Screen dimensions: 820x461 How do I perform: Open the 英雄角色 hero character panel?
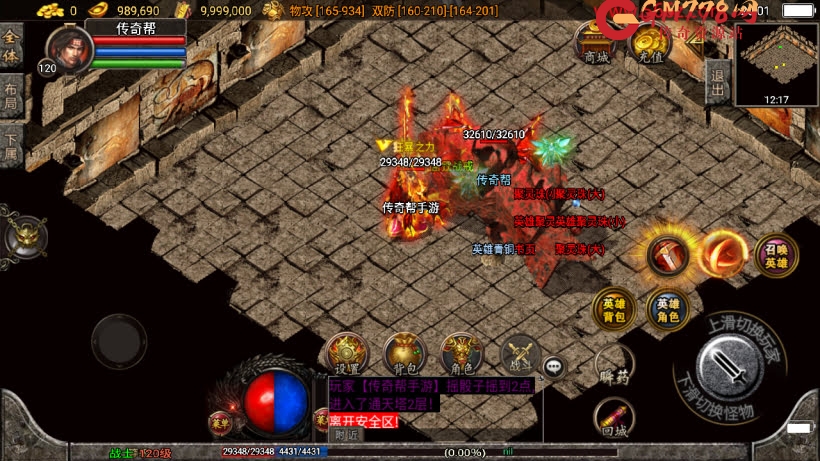(667, 310)
